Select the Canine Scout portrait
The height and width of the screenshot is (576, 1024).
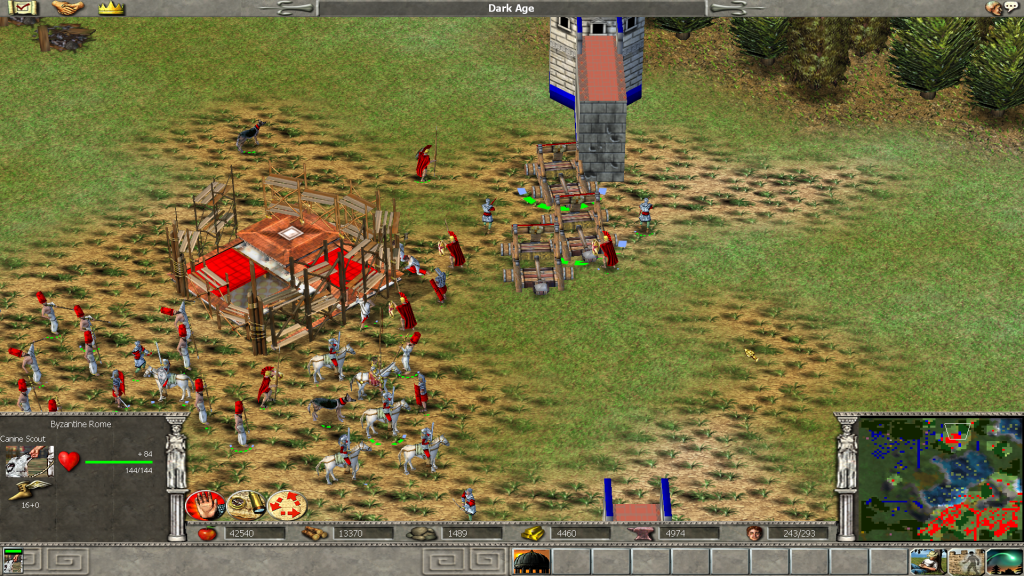click(x=29, y=461)
